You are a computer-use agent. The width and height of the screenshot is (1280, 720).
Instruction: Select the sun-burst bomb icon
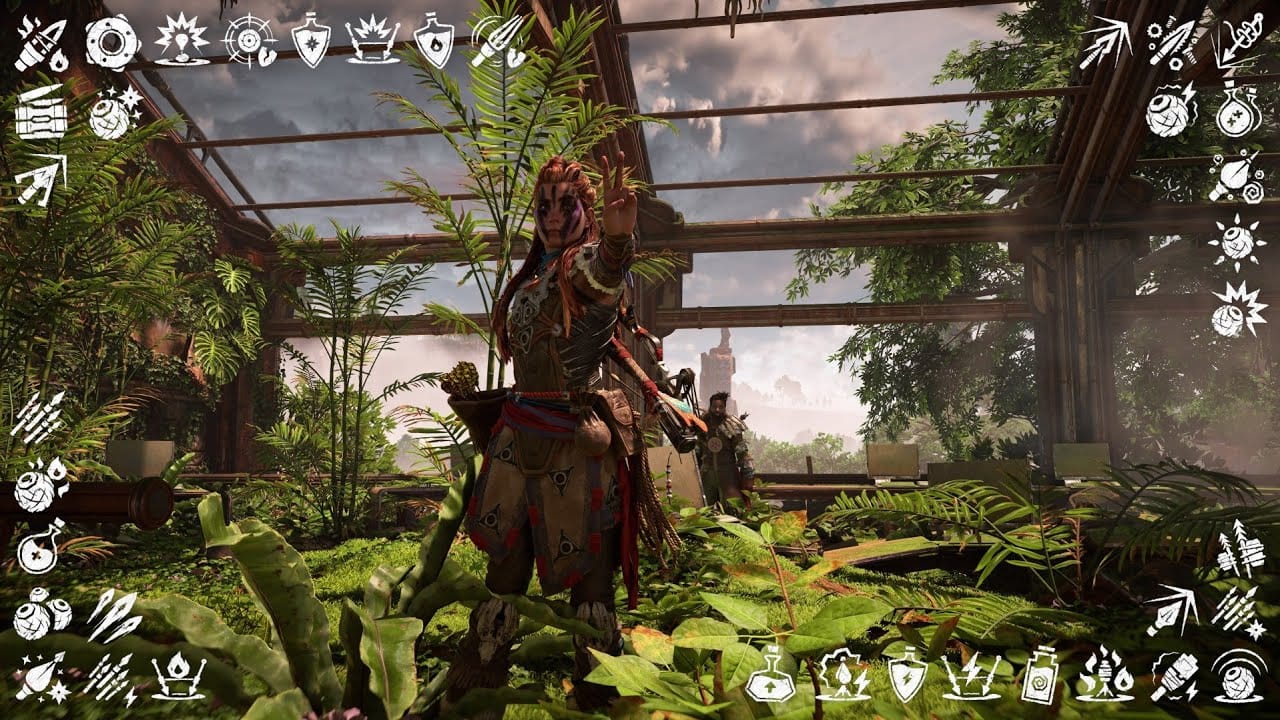(1238, 244)
